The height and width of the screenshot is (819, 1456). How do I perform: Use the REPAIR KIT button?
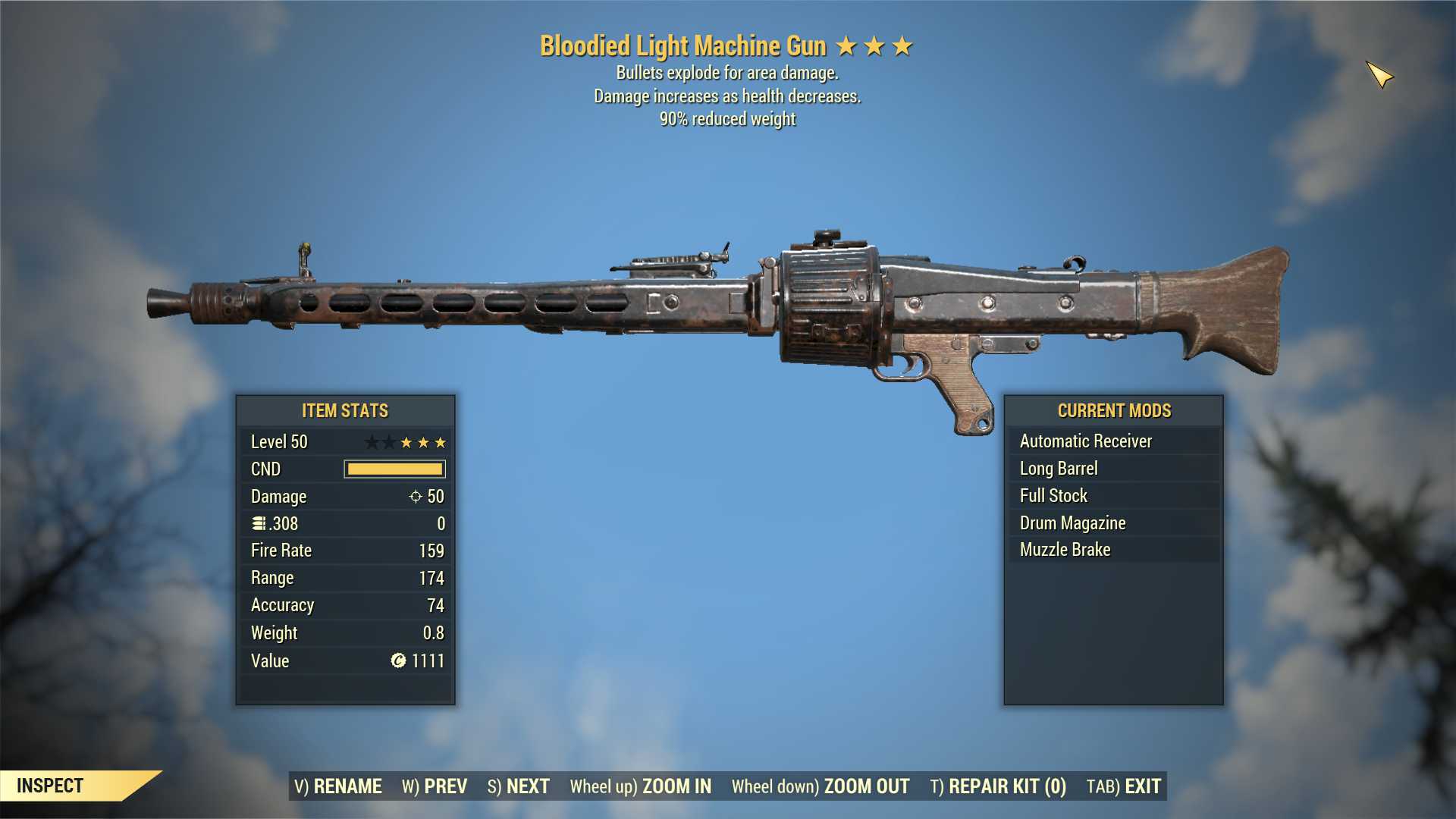click(998, 786)
